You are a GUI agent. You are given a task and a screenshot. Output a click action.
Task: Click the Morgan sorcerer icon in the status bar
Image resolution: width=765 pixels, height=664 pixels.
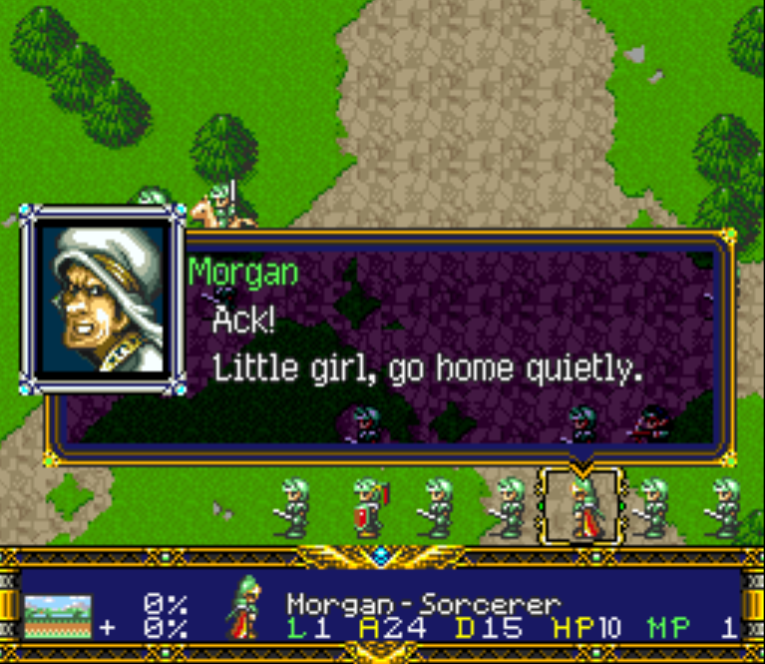click(x=242, y=609)
